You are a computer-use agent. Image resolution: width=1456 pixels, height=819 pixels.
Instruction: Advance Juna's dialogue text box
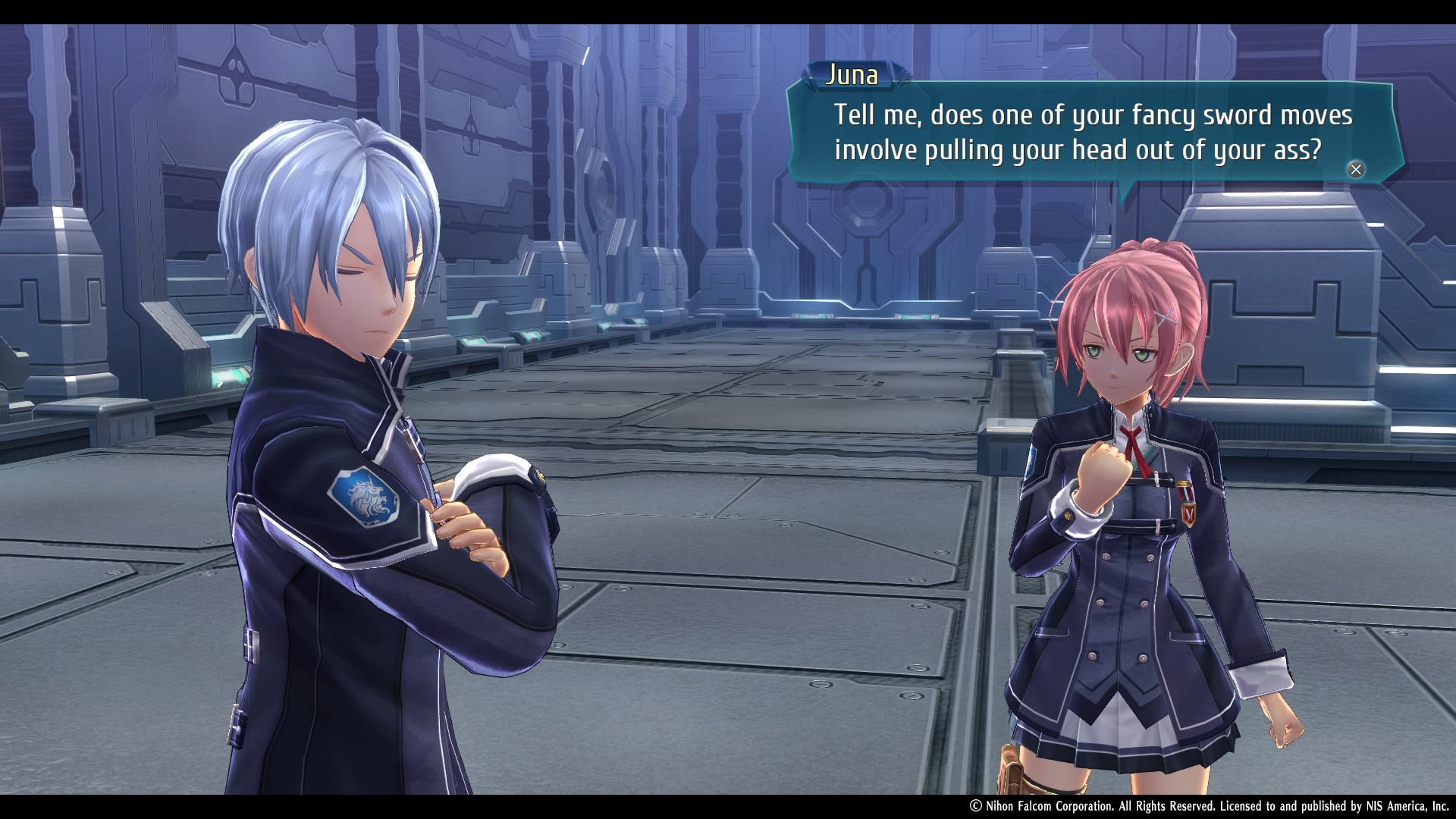click(1355, 169)
